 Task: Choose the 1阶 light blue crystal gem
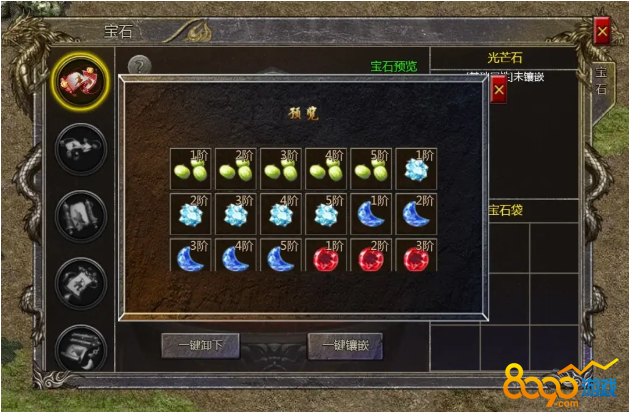click(416, 168)
